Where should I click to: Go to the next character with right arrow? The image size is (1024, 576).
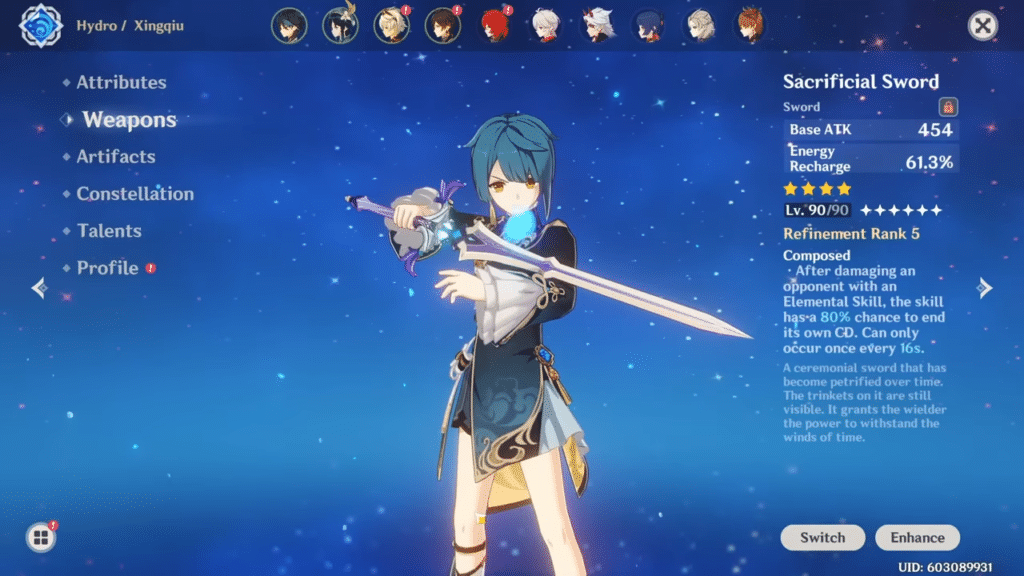click(985, 288)
